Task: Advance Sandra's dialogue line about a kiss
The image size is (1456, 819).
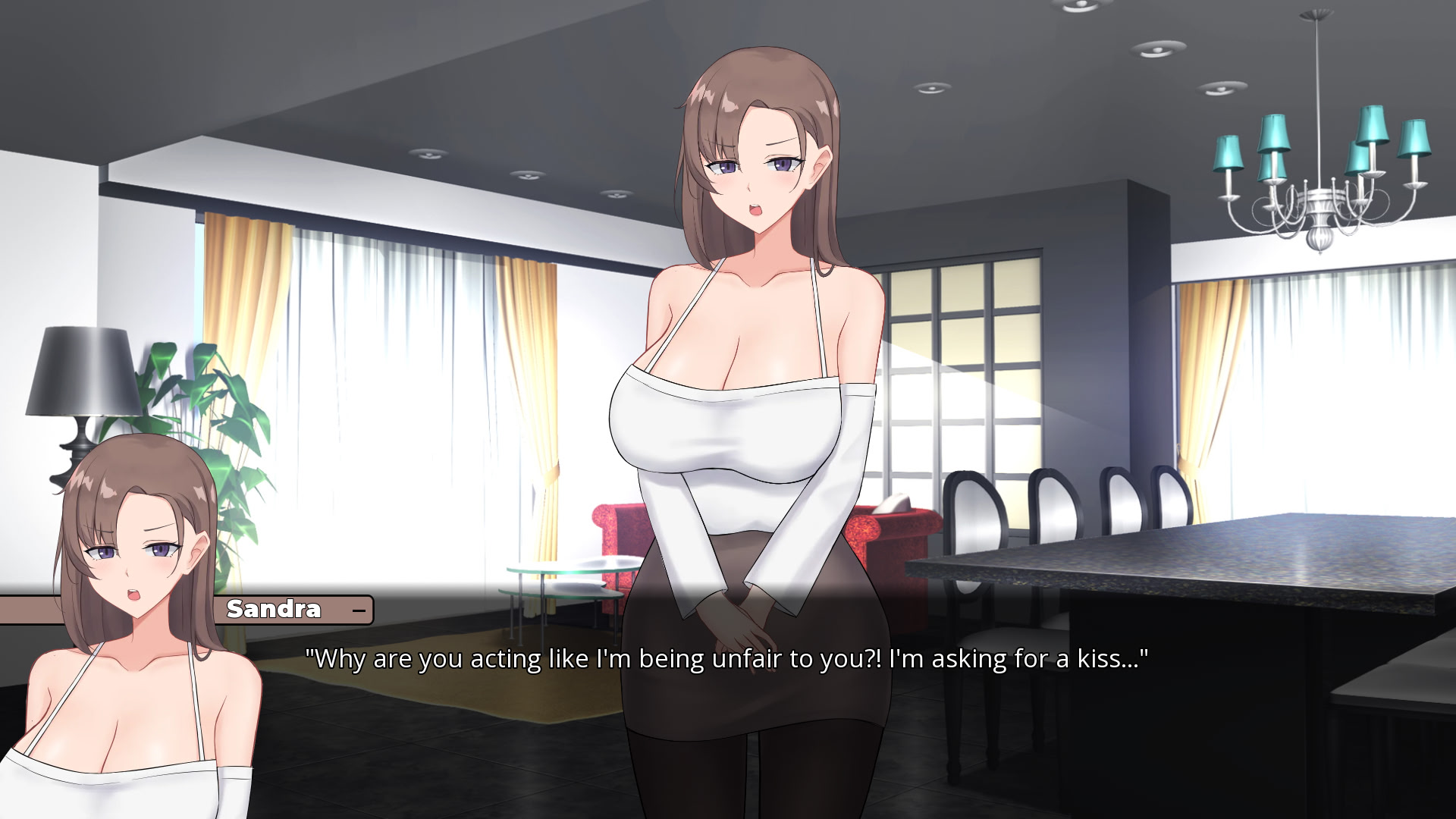Action: click(x=726, y=658)
